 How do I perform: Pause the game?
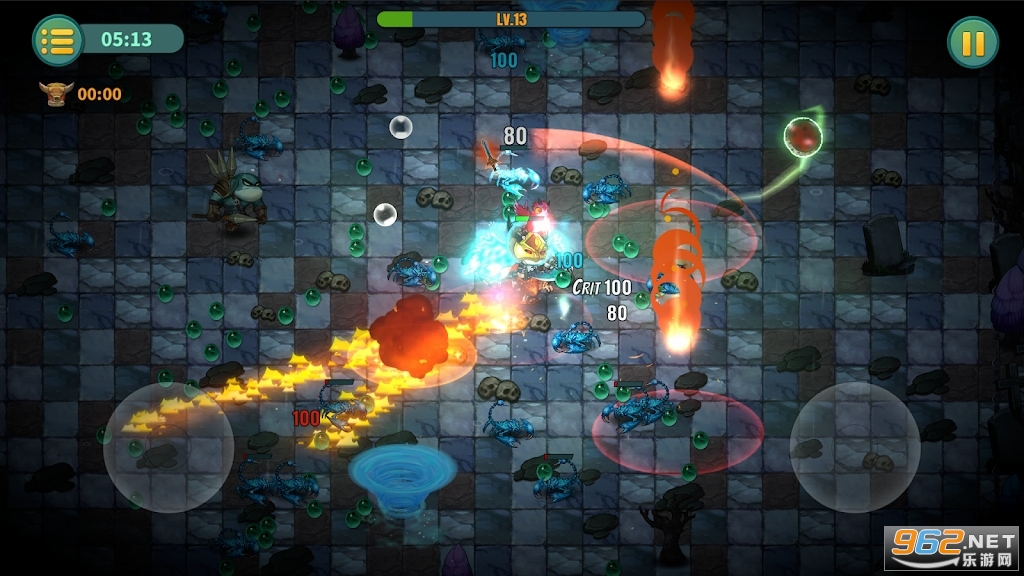[972, 43]
